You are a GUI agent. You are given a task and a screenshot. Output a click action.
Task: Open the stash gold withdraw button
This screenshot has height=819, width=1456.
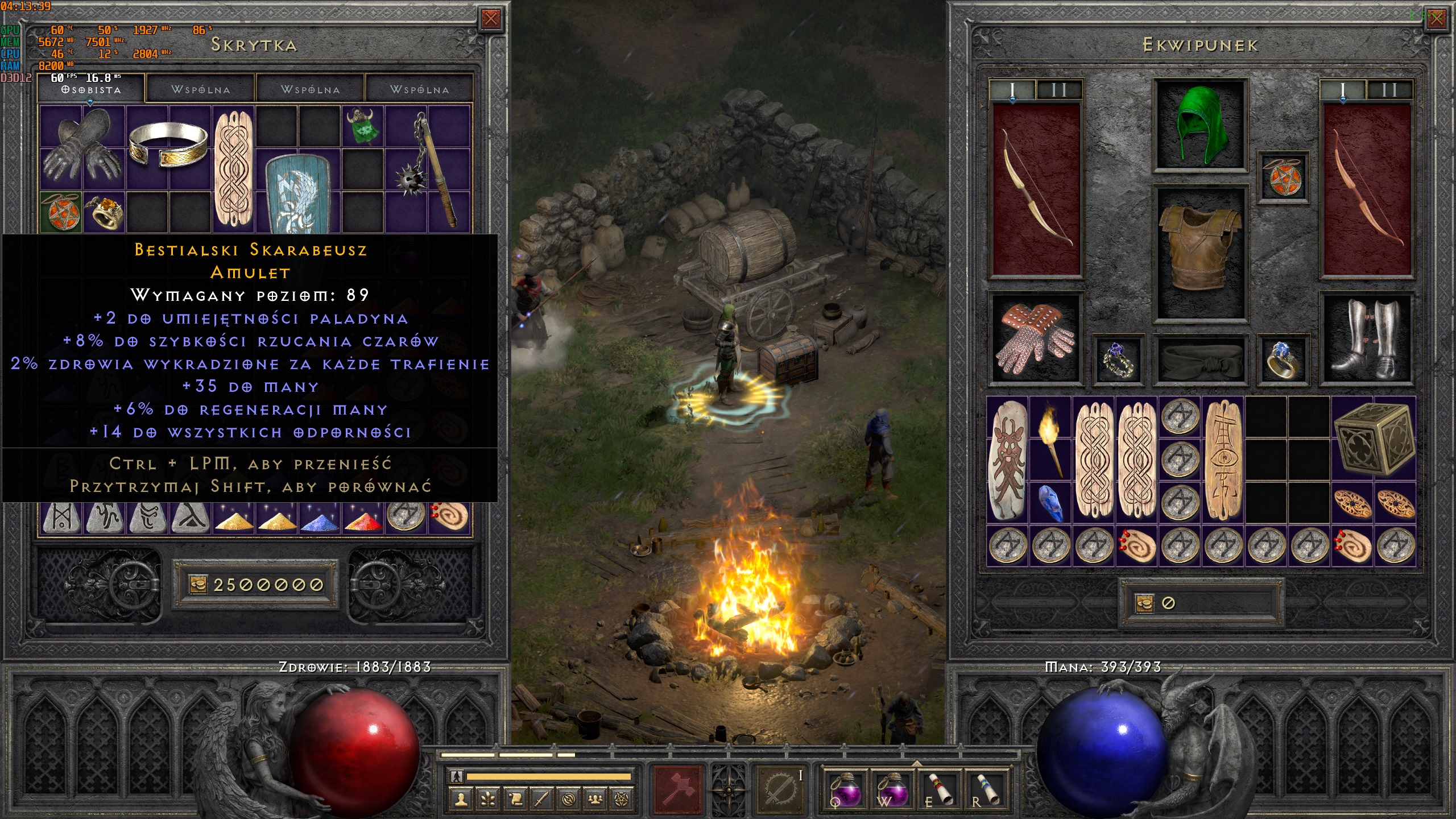click(197, 585)
